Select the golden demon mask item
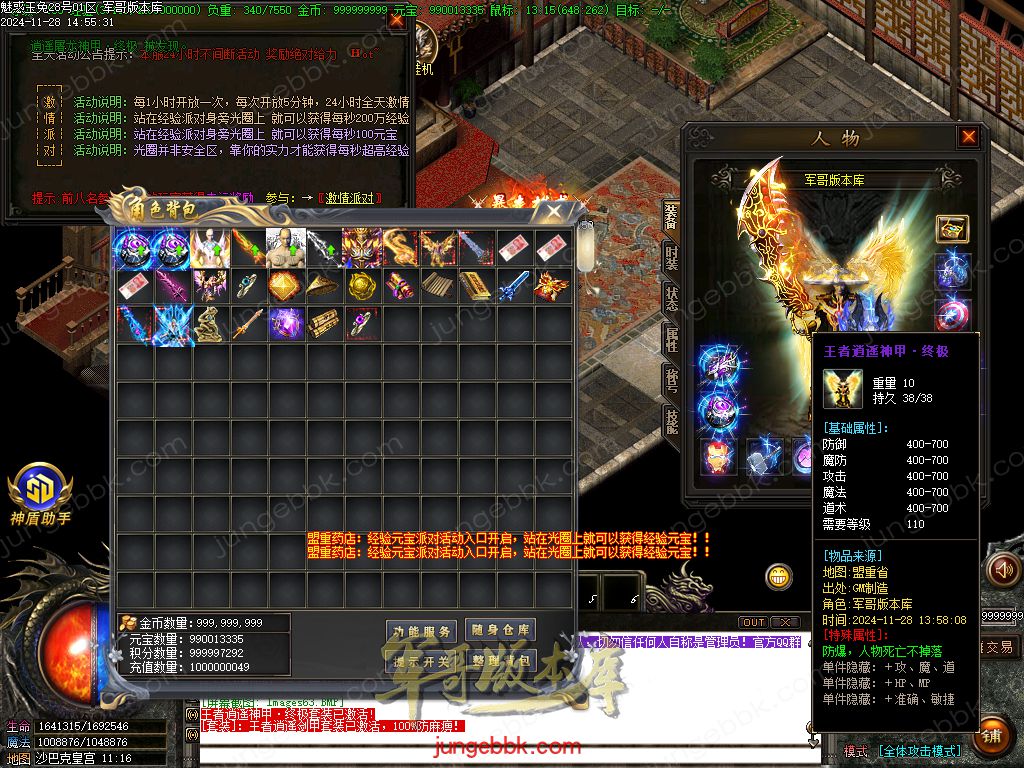 (x=361, y=248)
